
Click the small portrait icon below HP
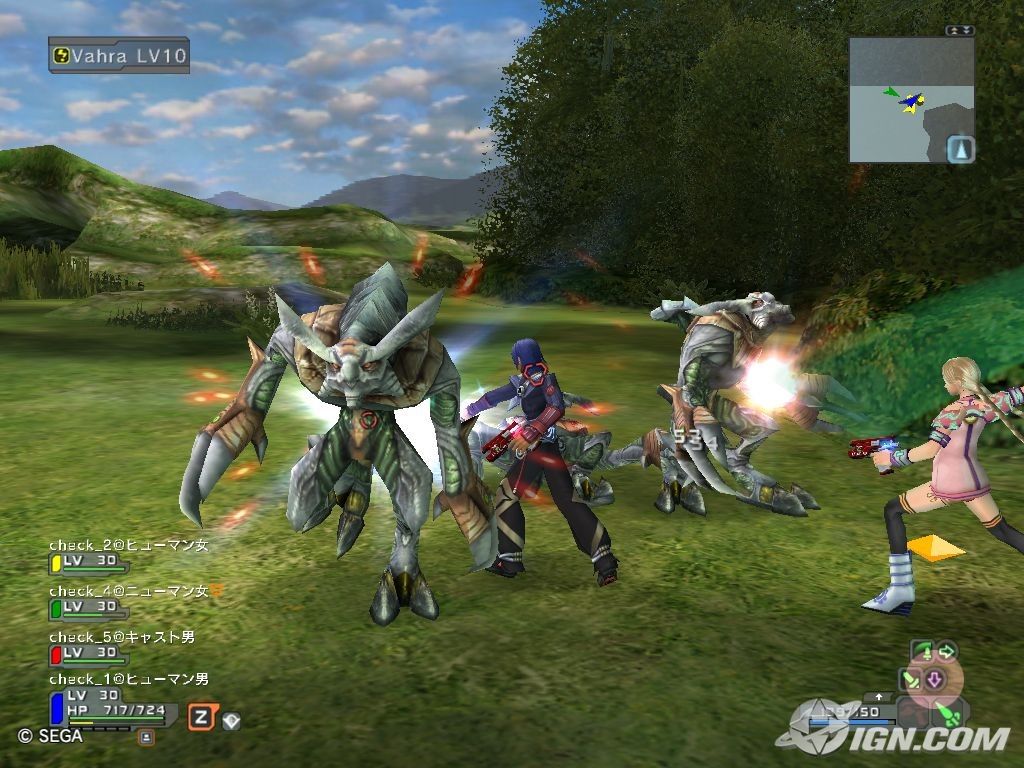pyautogui.click(x=146, y=737)
